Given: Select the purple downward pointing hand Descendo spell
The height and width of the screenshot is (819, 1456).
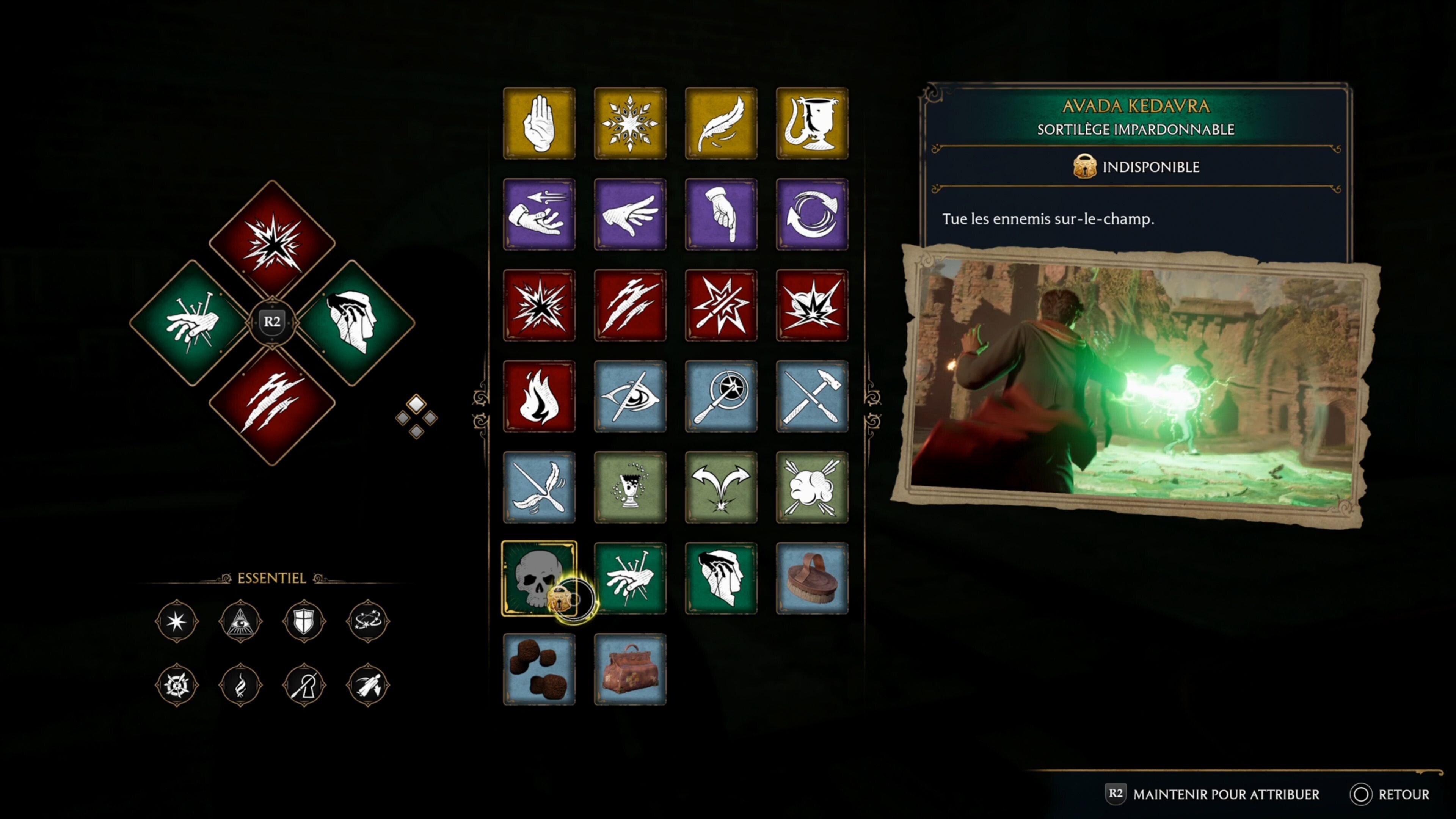Looking at the screenshot, I should coord(721,214).
